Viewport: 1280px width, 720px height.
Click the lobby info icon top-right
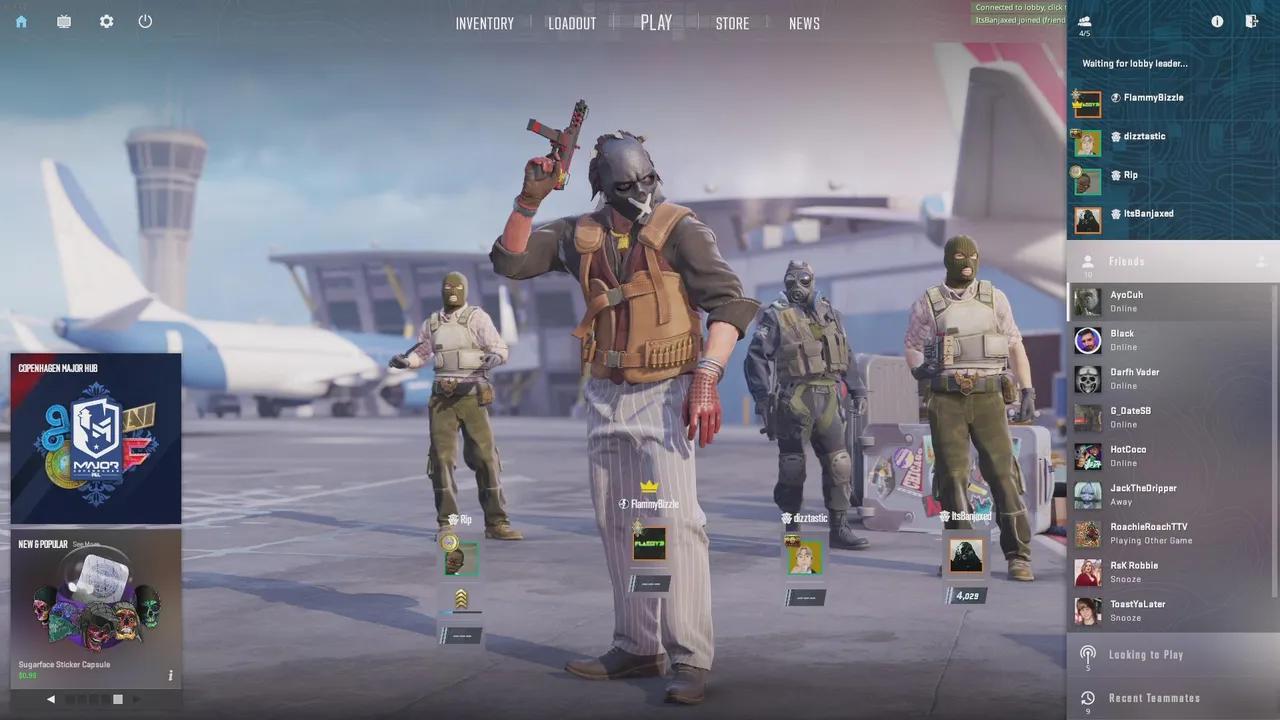point(1217,21)
